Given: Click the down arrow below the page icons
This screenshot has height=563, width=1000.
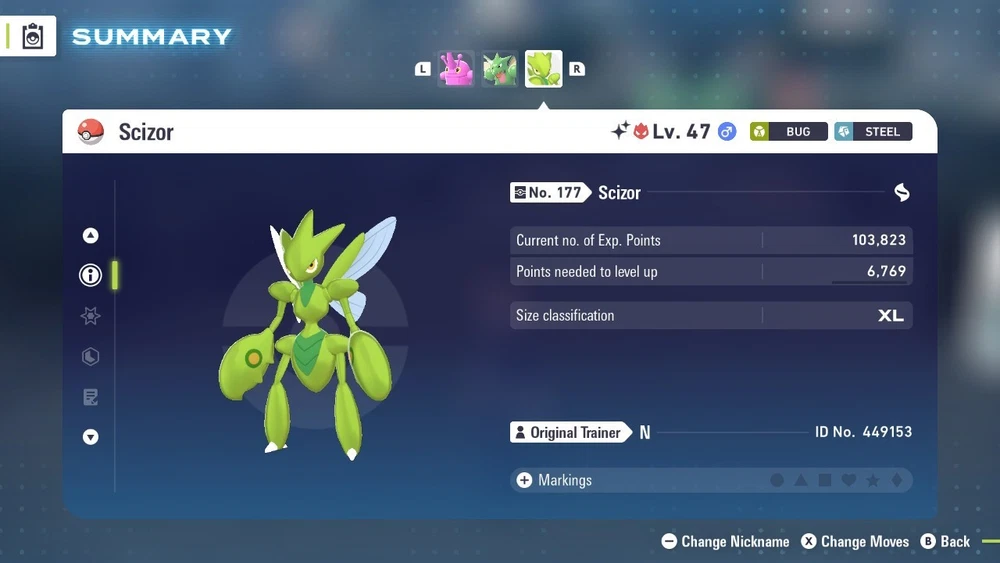Looking at the screenshot, I should tap(91, 437).
